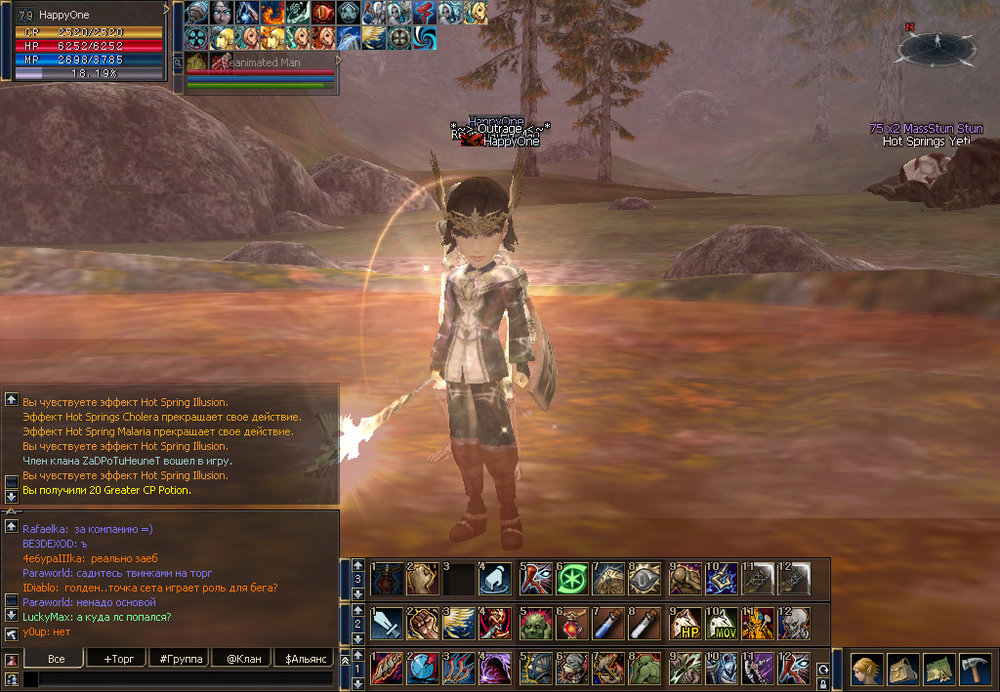The width and height of the screenshot is (1000, 692).
Task: Open the inventory bag icon
Action: click(x=904, y=668)
